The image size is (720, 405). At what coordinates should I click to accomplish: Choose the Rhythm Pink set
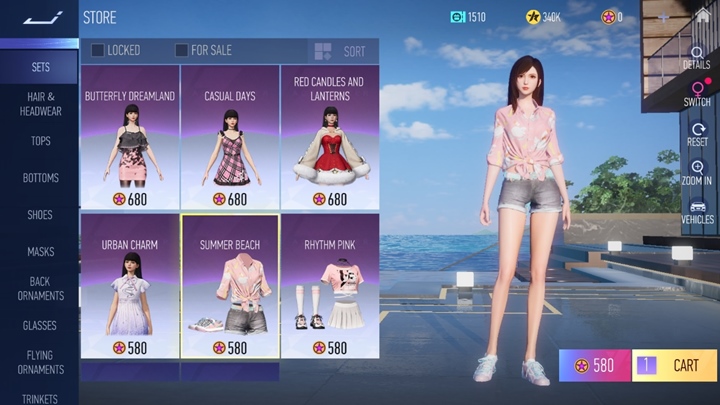pos(330,286)
